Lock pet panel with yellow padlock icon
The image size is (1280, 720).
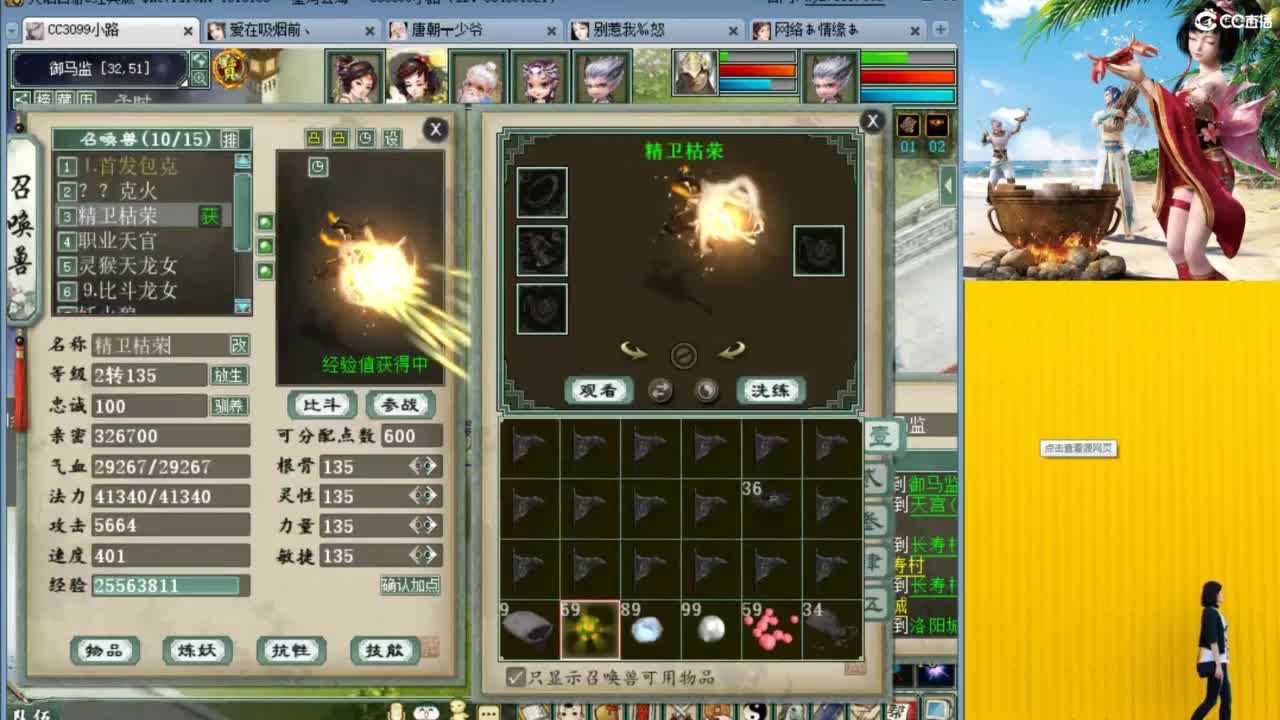pos(313,136)
